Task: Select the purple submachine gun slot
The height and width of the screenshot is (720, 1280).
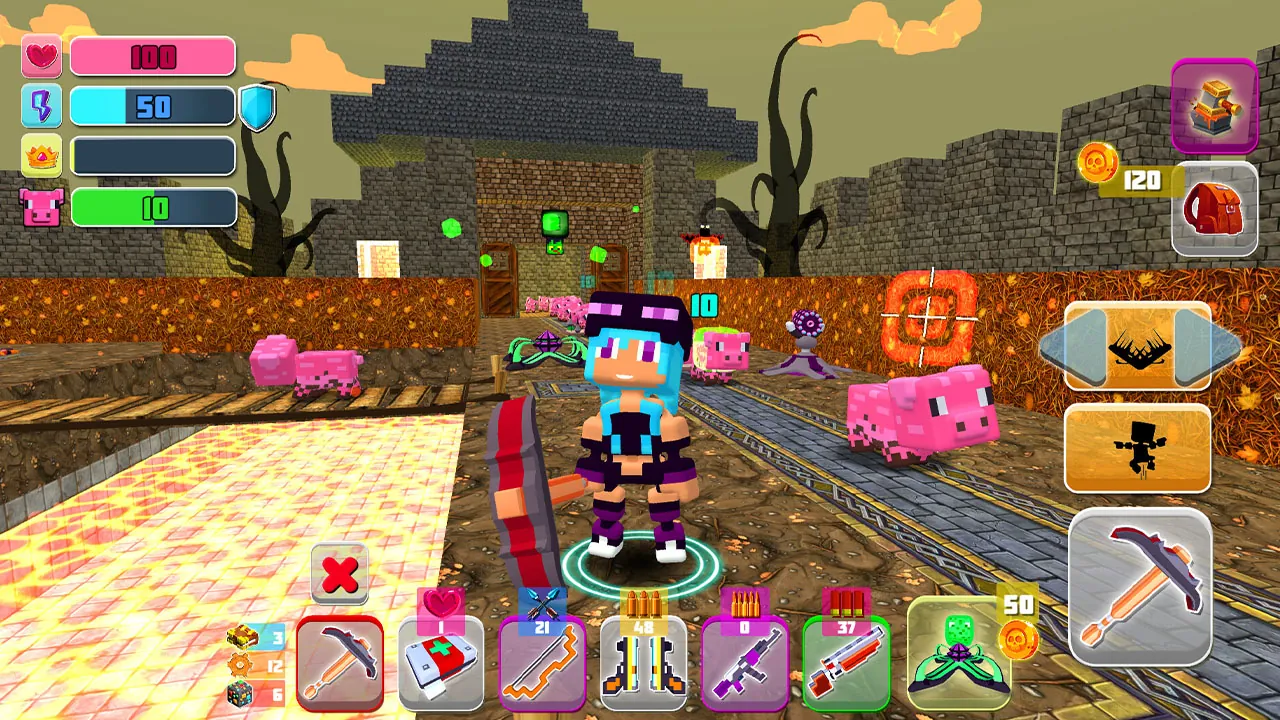Action: (746, 664)
